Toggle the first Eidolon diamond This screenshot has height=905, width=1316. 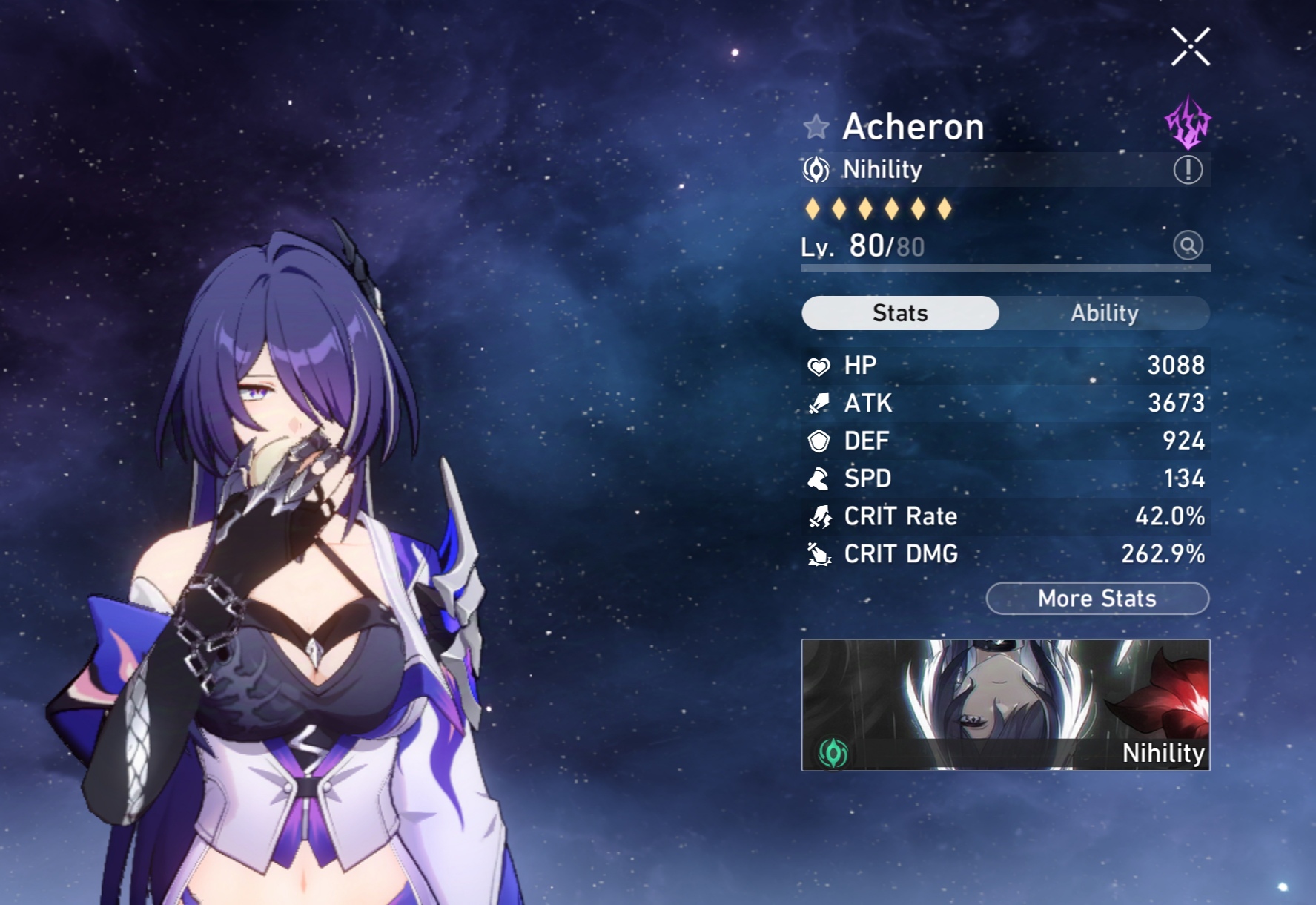813,208
